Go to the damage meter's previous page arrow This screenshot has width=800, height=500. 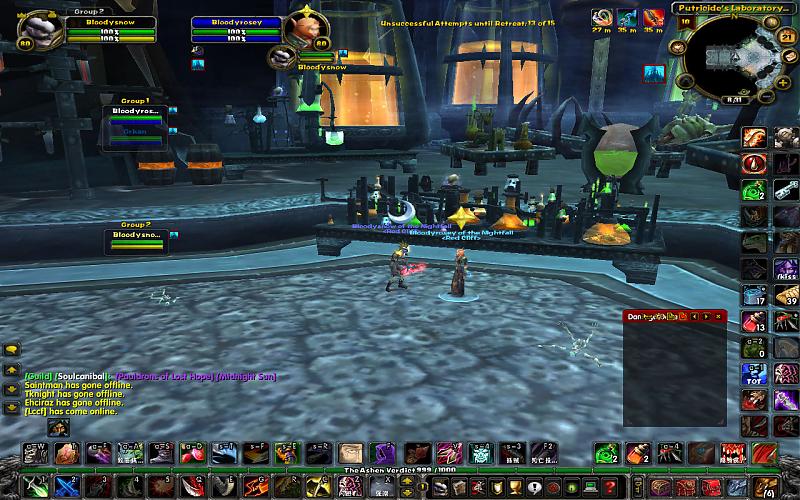click(693, 316)
